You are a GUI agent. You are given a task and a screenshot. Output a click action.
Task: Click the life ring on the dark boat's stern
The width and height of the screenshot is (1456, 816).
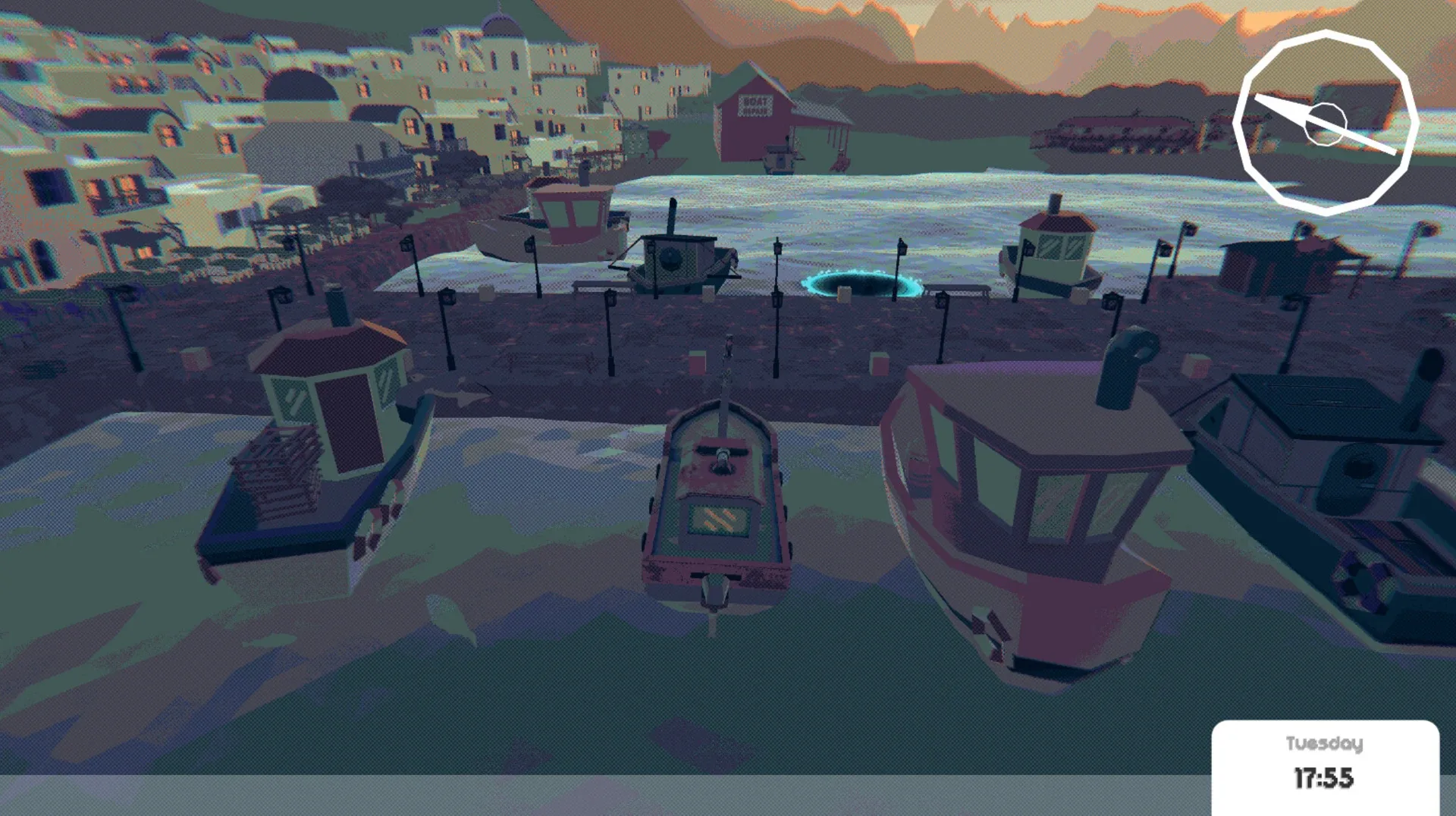click(1363, 580)
